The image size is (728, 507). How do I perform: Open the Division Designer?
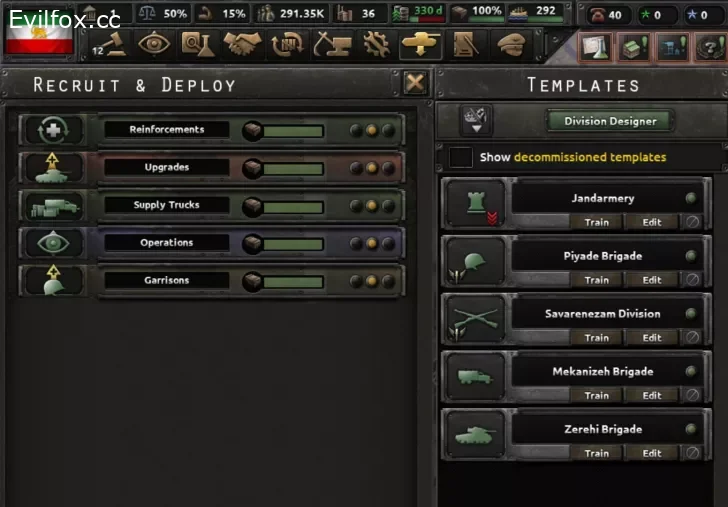pos(610,121)
